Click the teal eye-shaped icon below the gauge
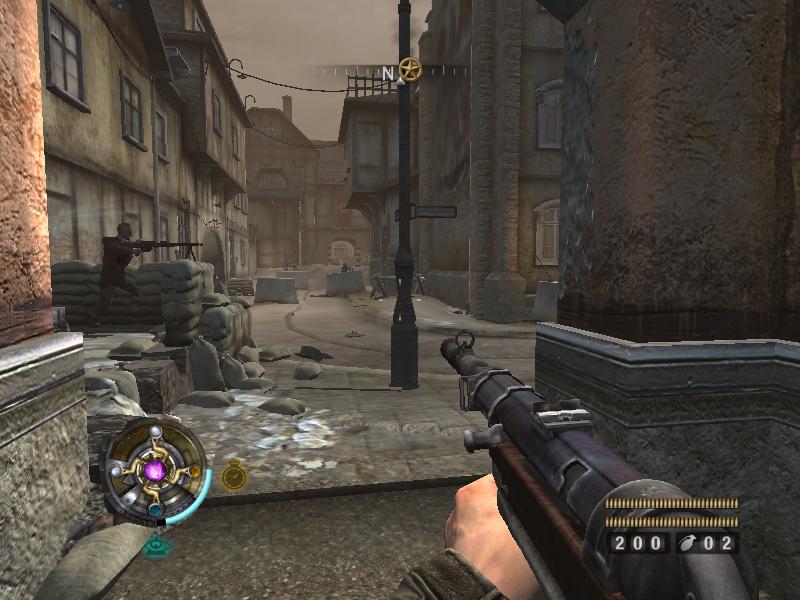The image size is (800, 600). (x=155, y=546)
